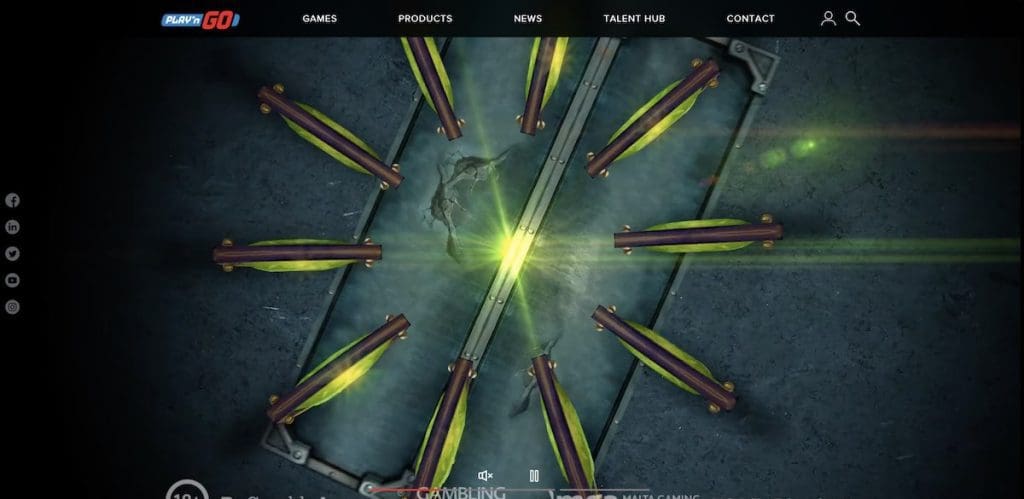
Task: Visit the Talent Hub page
Action: click(634, 18)
